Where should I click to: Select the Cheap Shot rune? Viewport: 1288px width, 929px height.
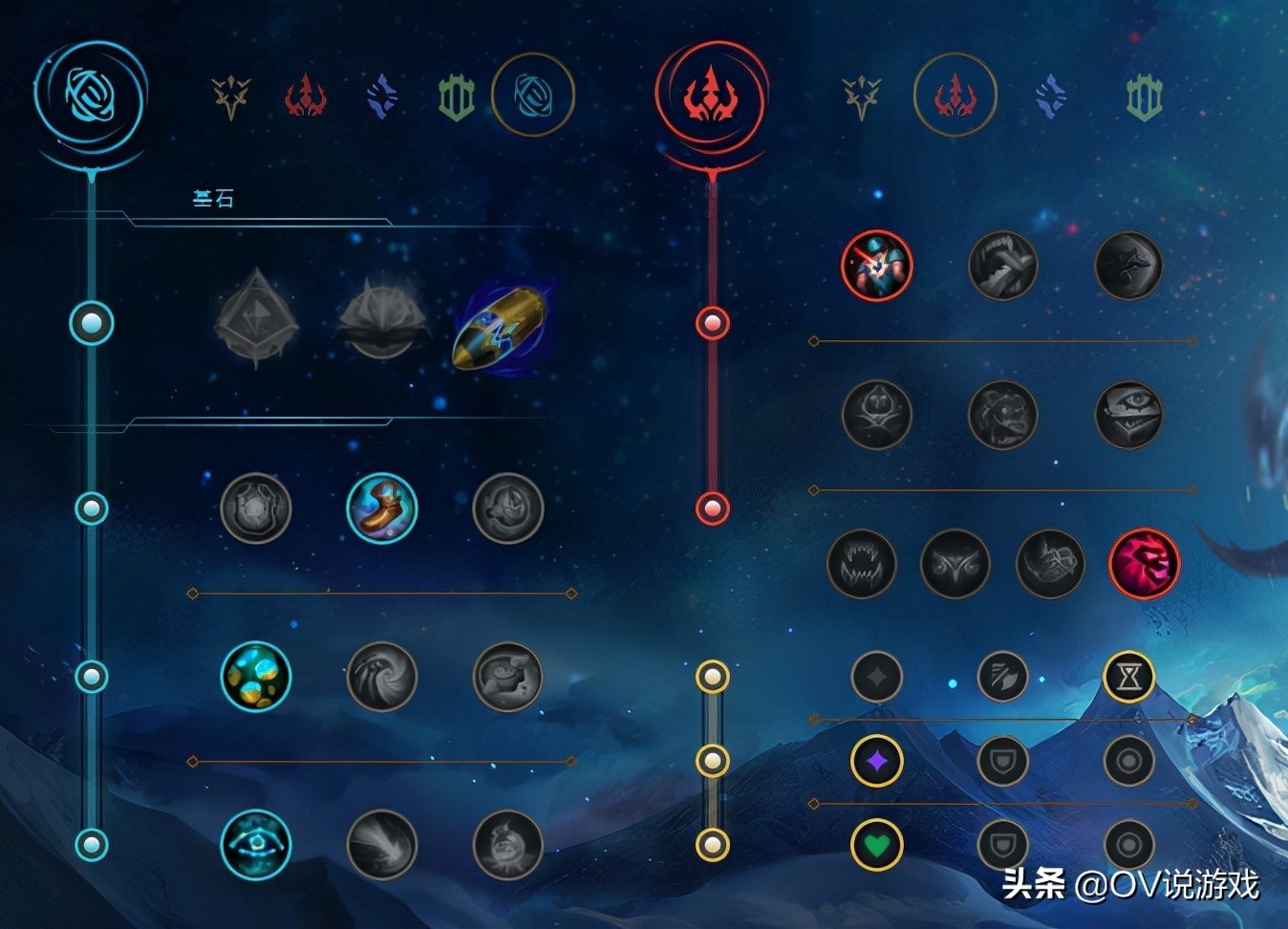point(876,266)
